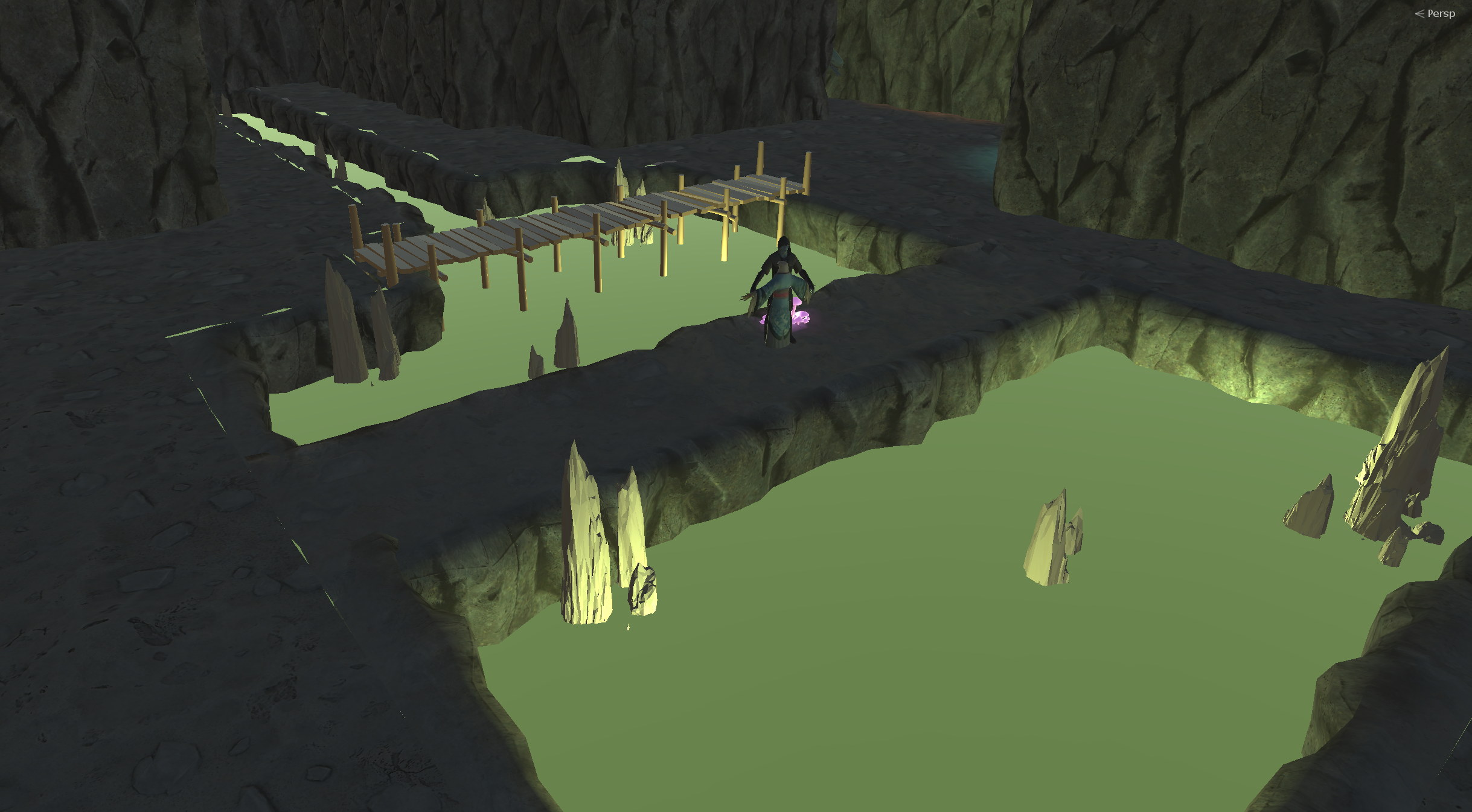Toggle the Persp camera projection label
The height and width of the screenshot is (812, 1472).
point(1439,13)
